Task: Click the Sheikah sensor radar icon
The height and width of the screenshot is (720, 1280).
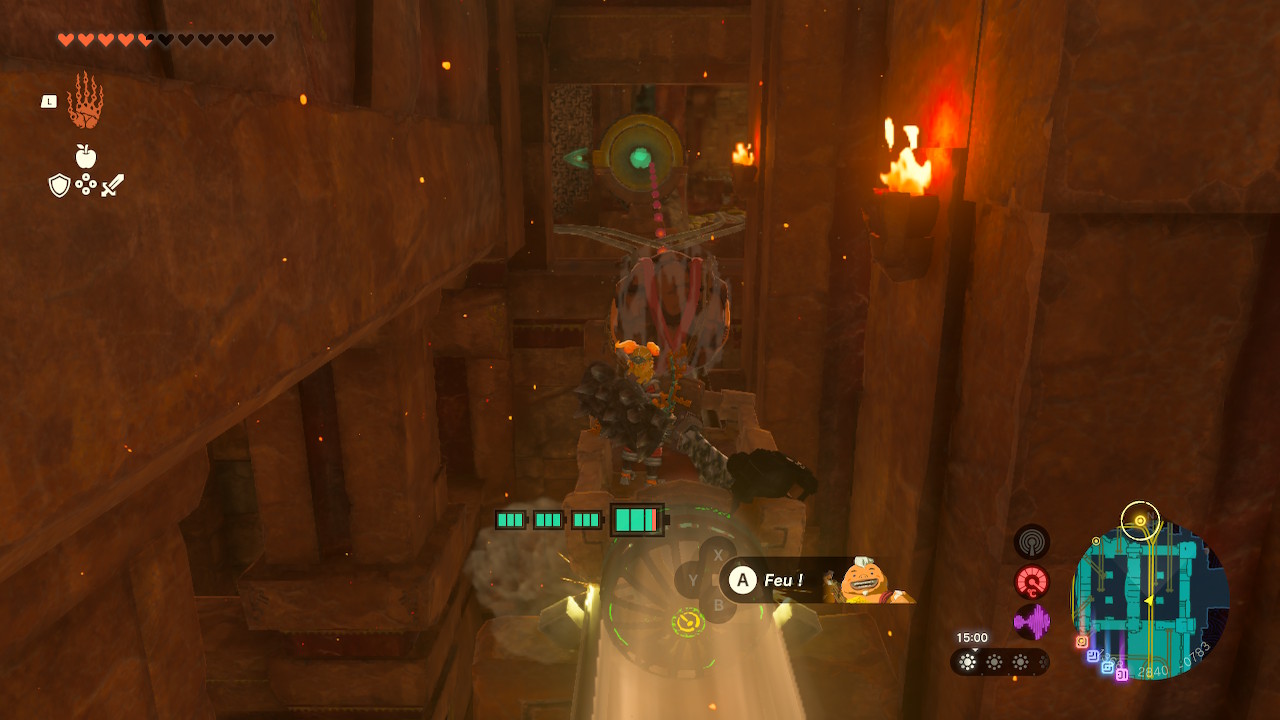Action: (x=1031, y=541)
